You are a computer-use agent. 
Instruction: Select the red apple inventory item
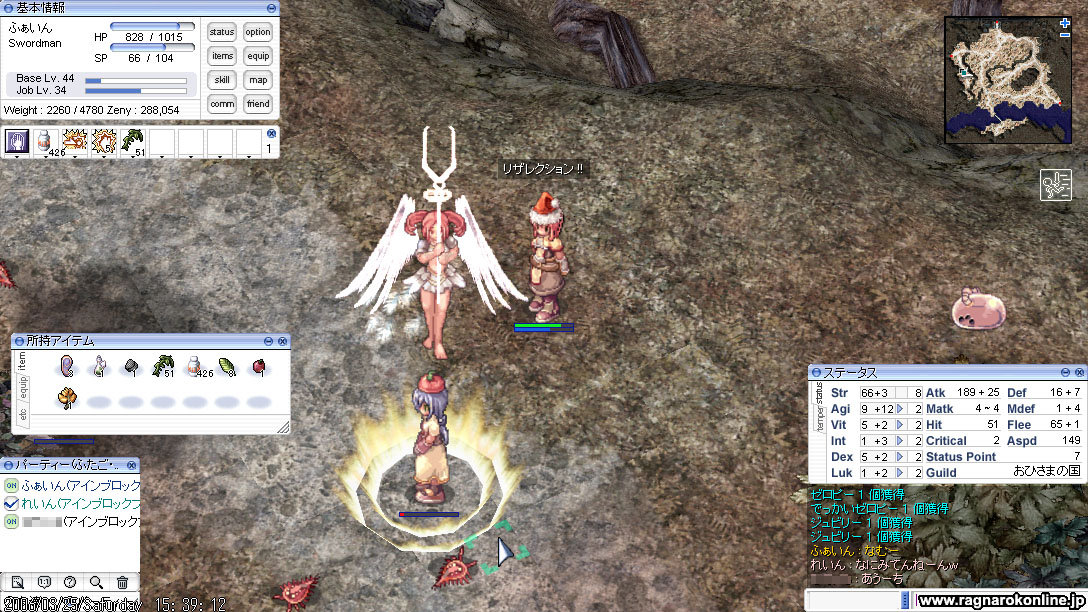[x=259, y=367]
